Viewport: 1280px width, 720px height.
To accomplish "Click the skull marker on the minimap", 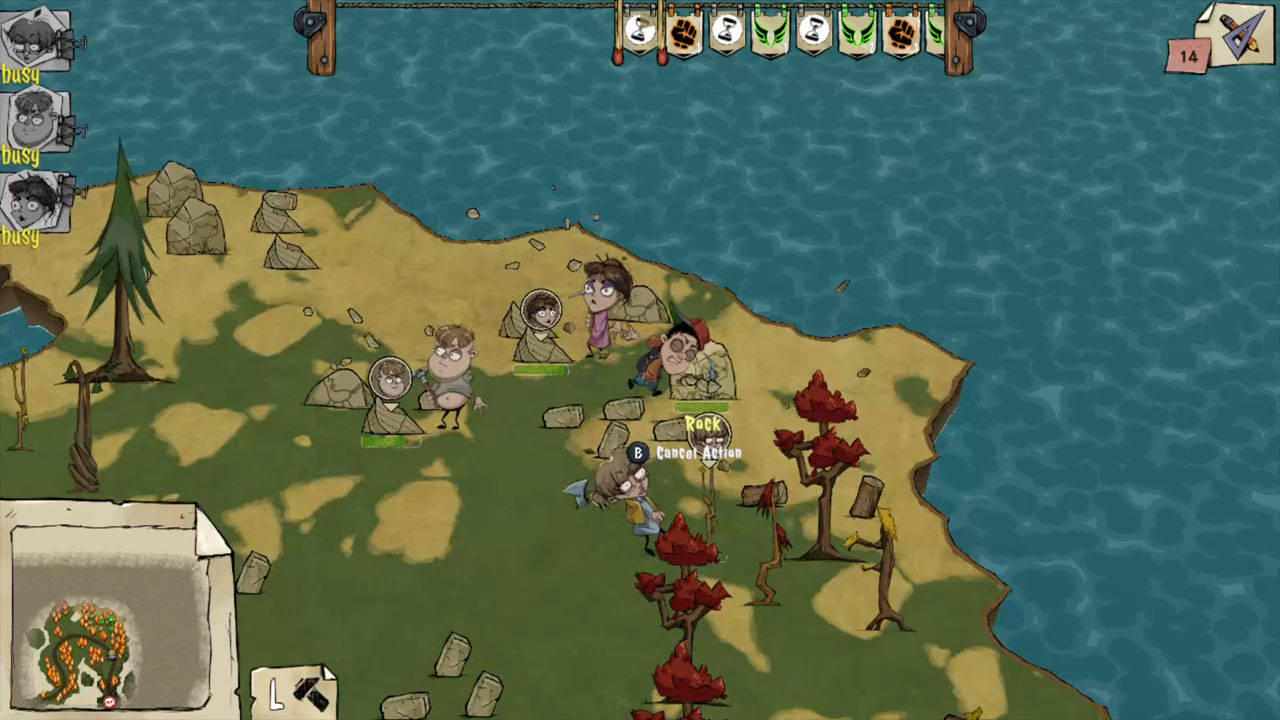I will pos(110,701).
